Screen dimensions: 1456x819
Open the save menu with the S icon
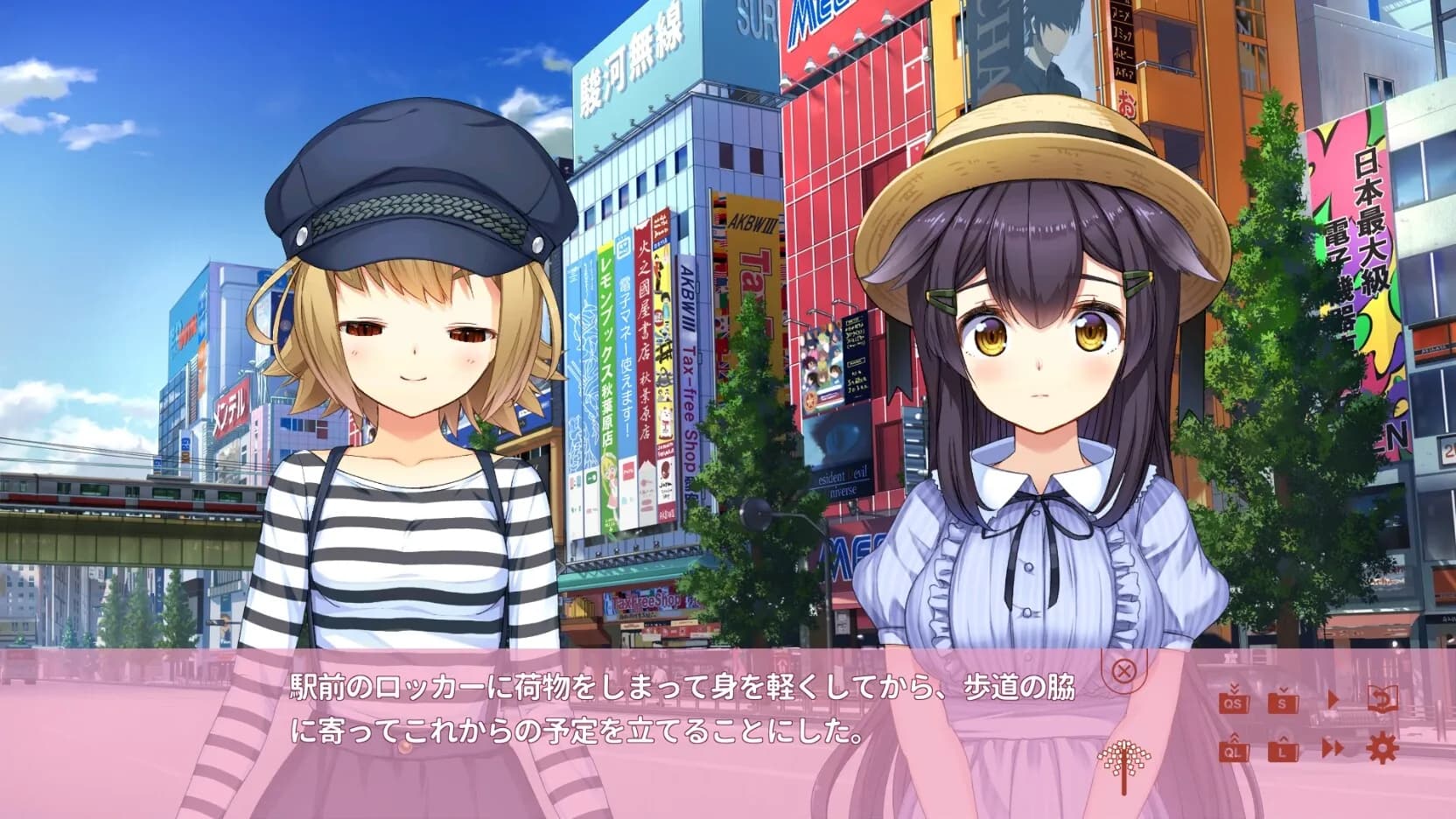point(1283,703)
